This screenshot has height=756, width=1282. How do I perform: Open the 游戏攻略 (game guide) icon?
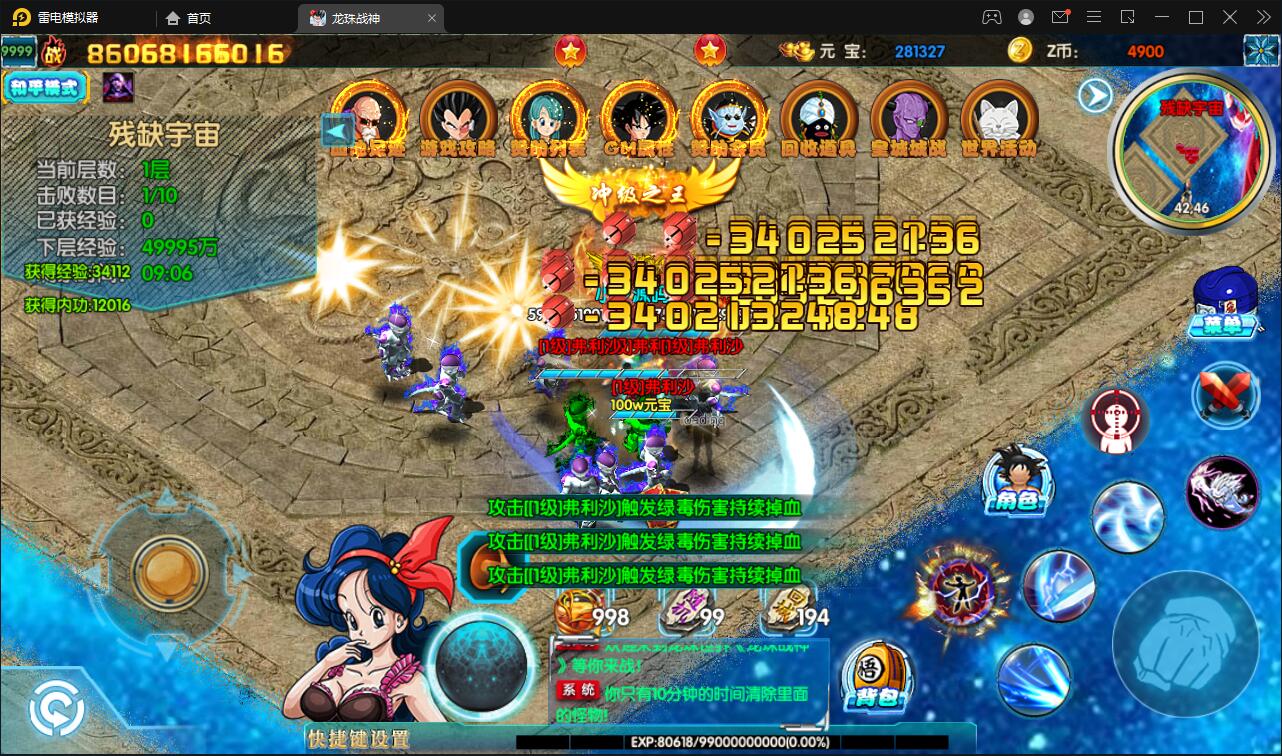pyautogui.click(x=458, y=118)
